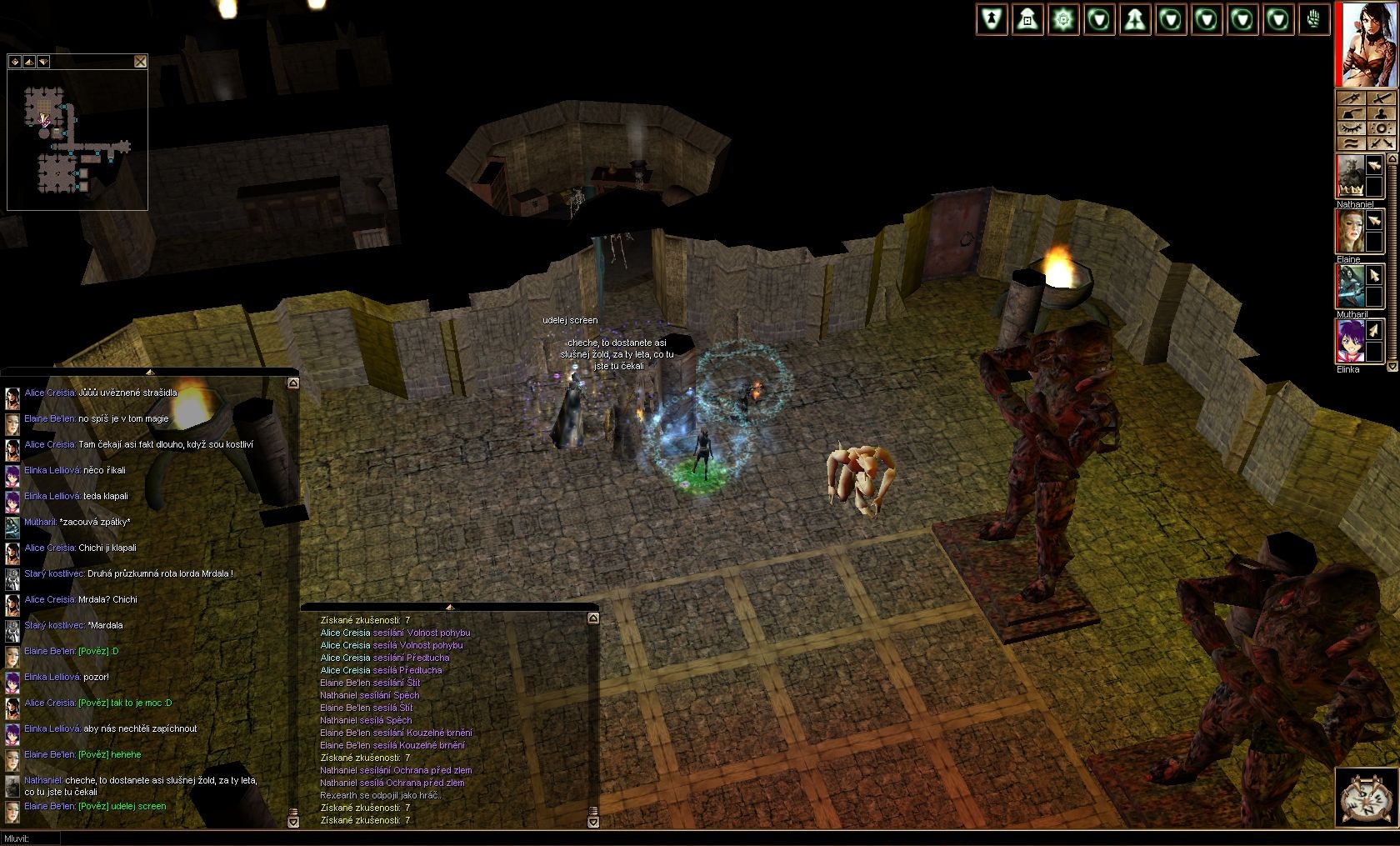Close the minimap panel
This screenshot has height=846, width=1400.
click(140, 61)
